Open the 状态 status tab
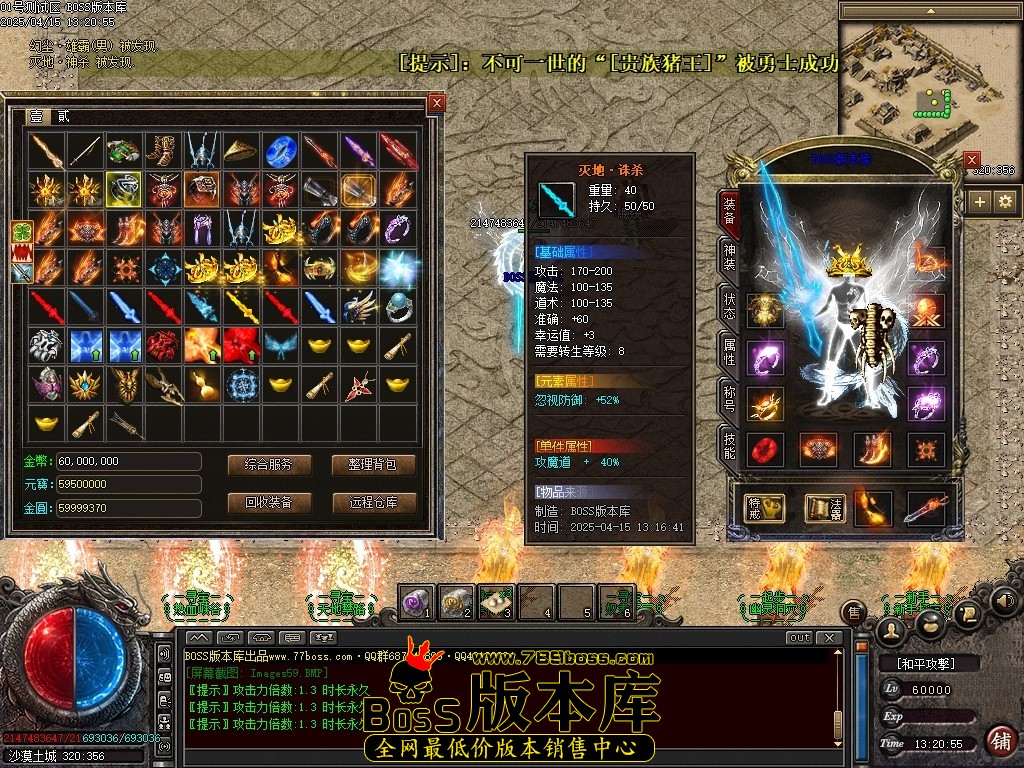 pyautogui.click(x=730, y=308)
